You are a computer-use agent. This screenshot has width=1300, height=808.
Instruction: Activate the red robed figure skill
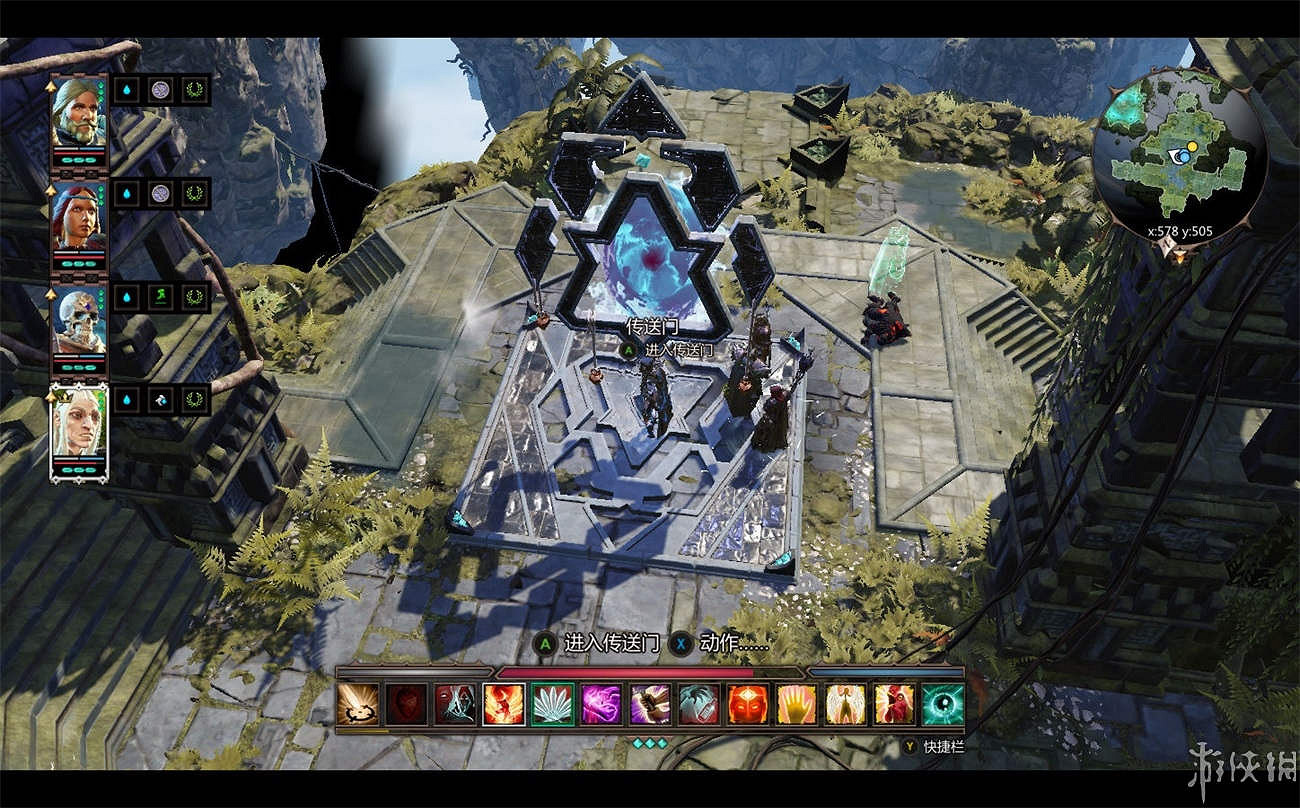pos(894,704)
